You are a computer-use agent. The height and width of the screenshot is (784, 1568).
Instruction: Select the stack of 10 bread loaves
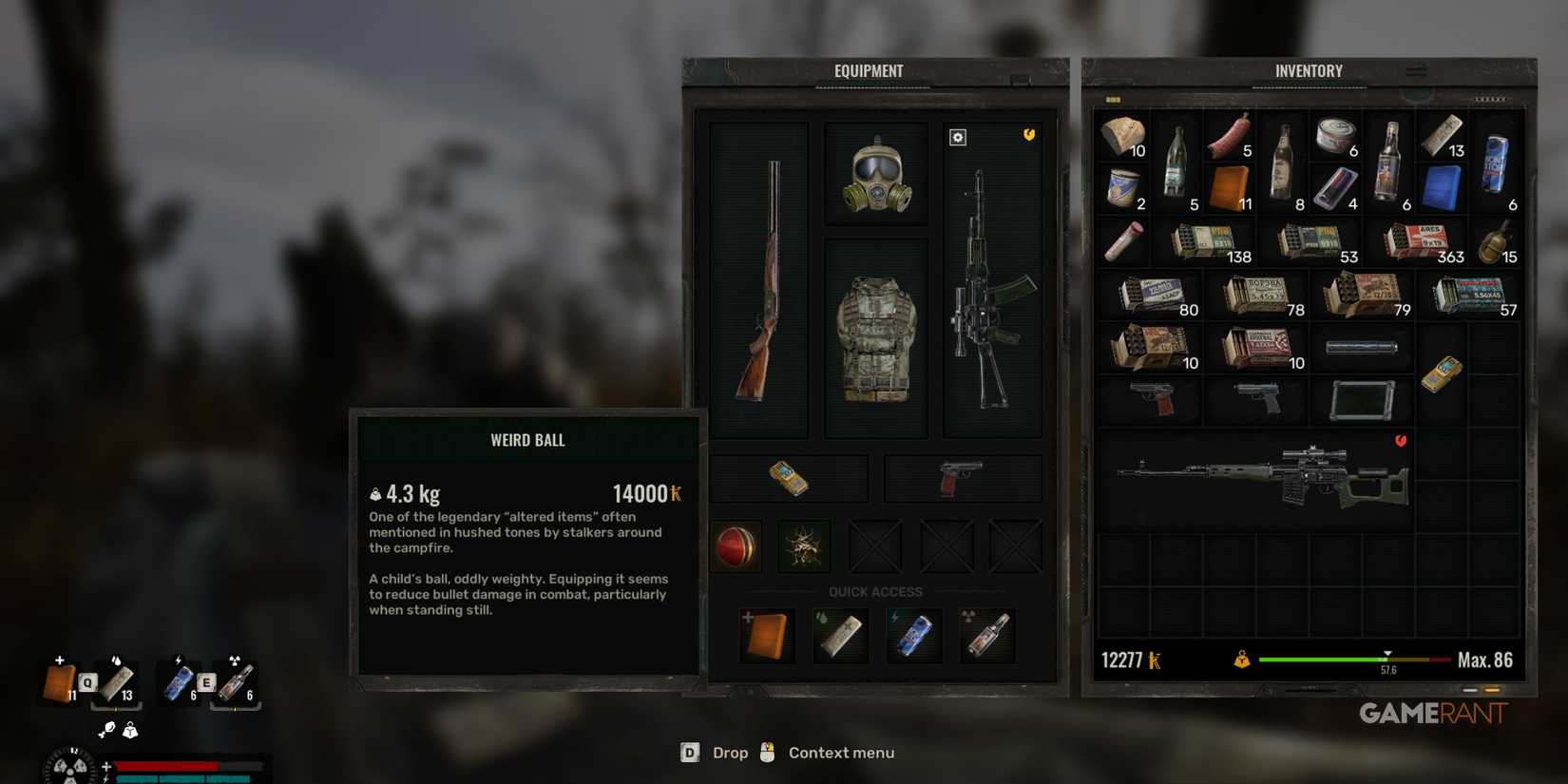point(1123,138)
